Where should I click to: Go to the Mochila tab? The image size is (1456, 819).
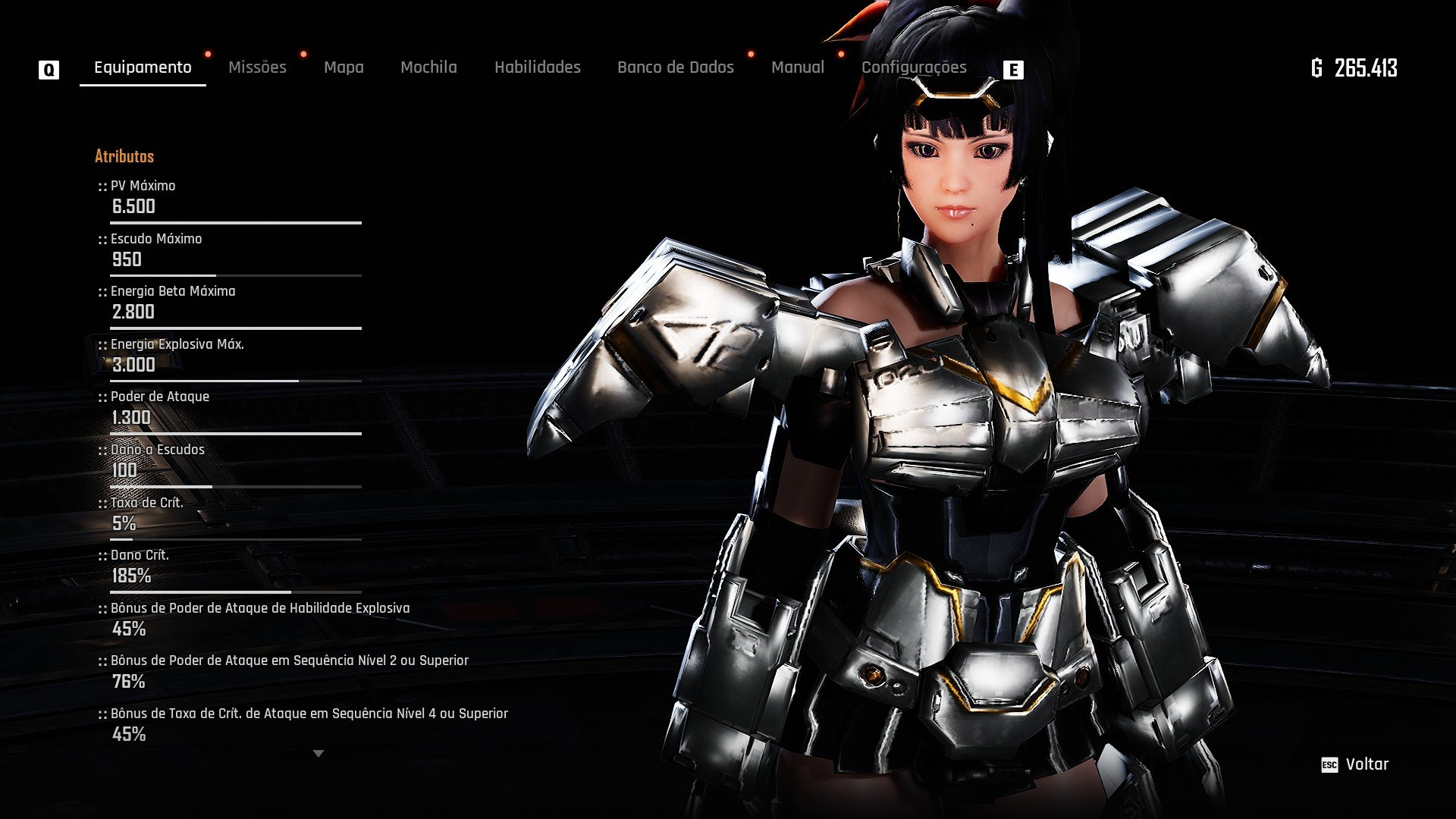[428, 67]
